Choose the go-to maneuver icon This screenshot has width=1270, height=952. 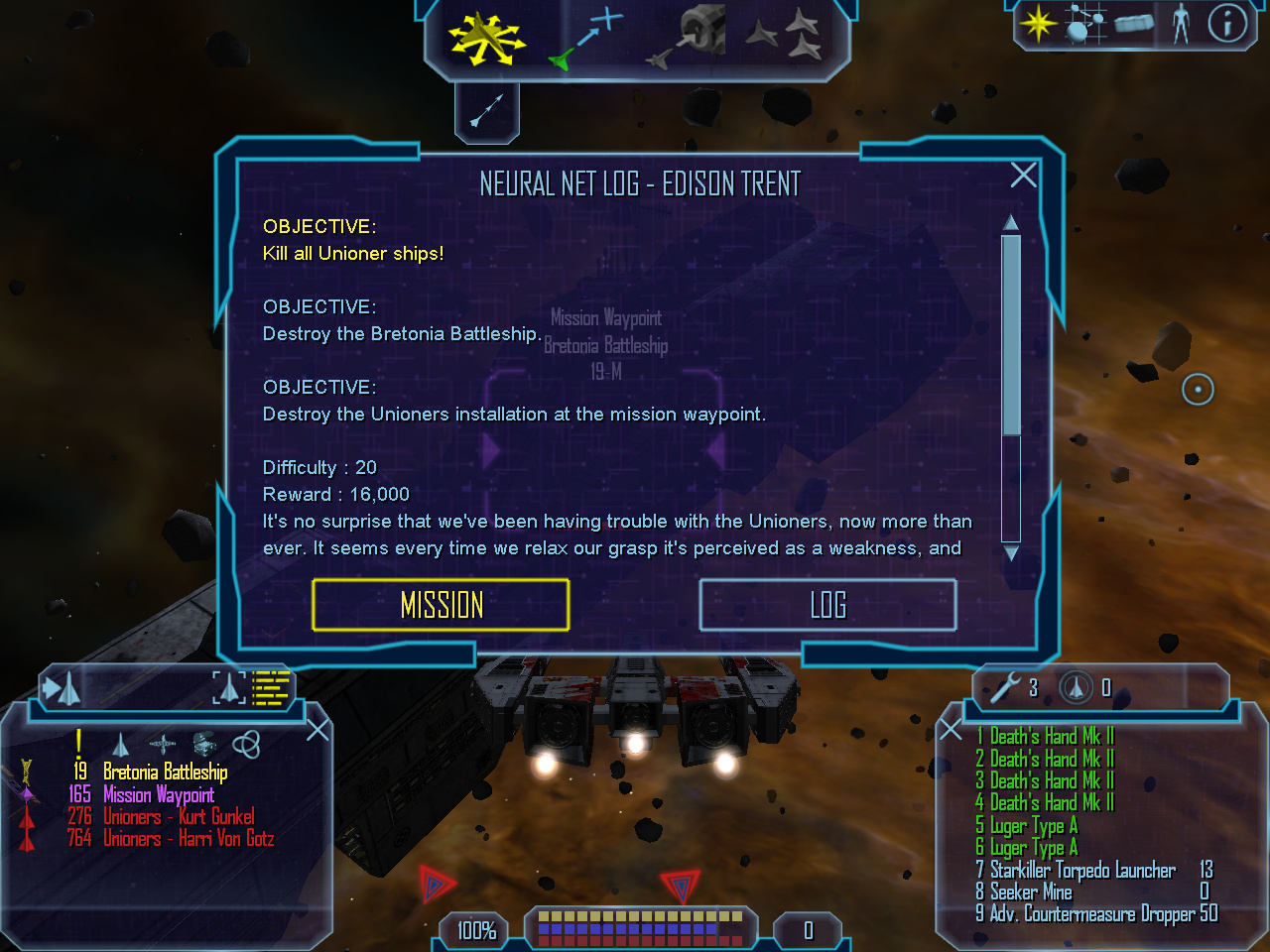(587, 40)
